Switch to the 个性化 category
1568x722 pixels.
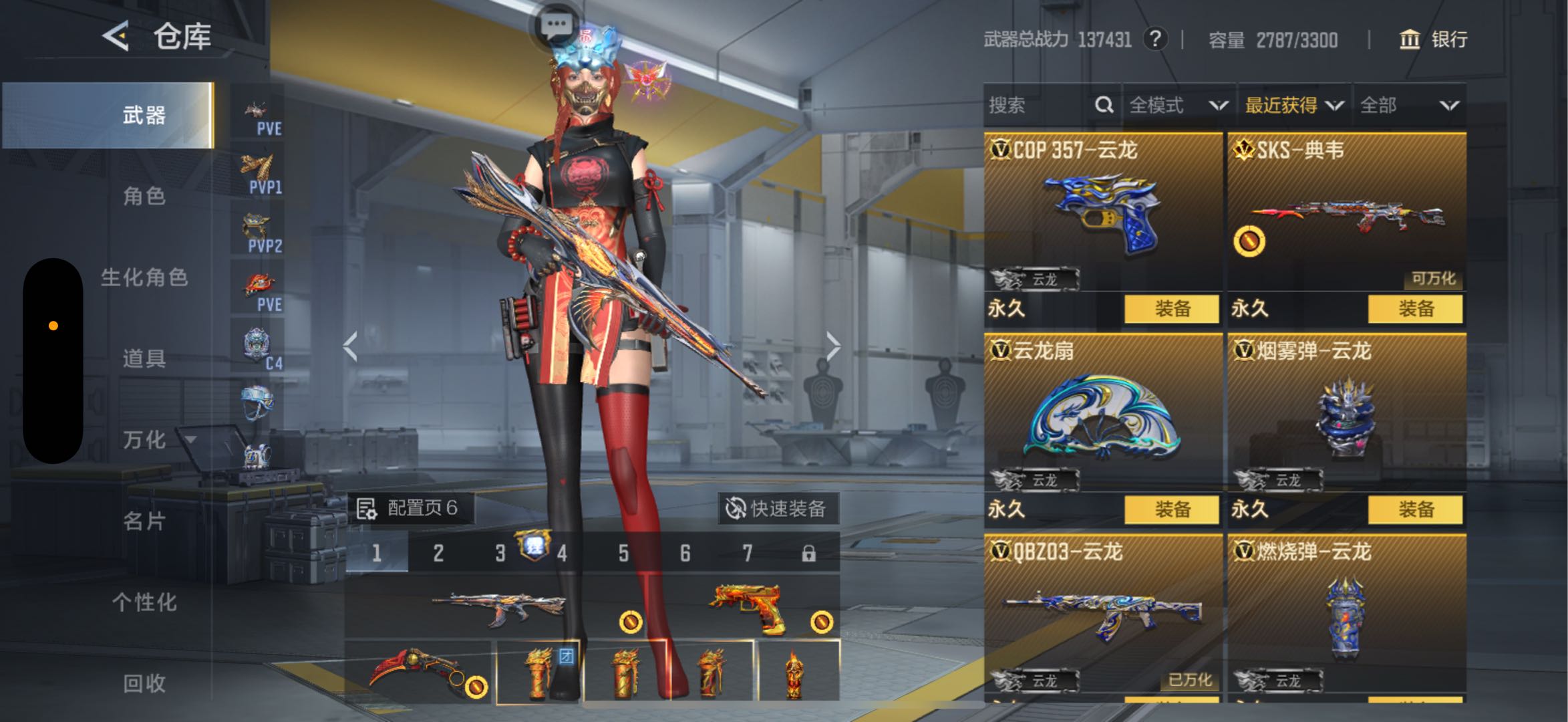[144, 602]
